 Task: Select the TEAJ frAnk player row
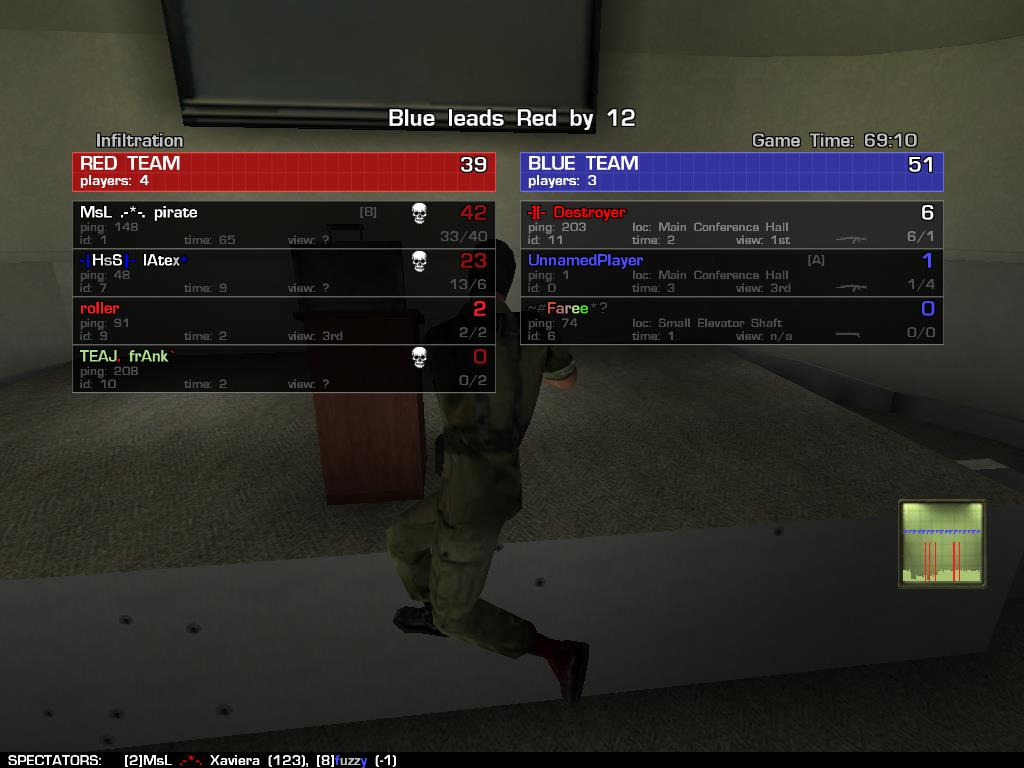click(283, 369)
